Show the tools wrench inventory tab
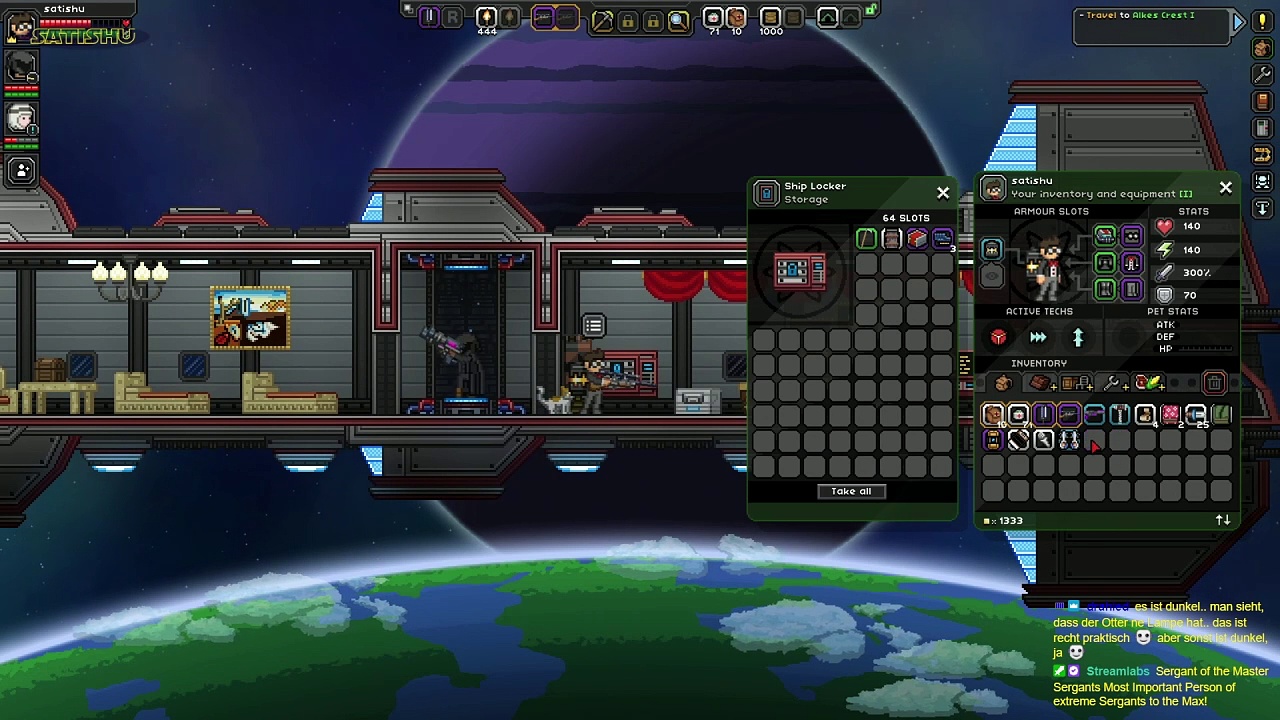The width and height of the screenshot is (1280, 720). tap(1111, 383)
